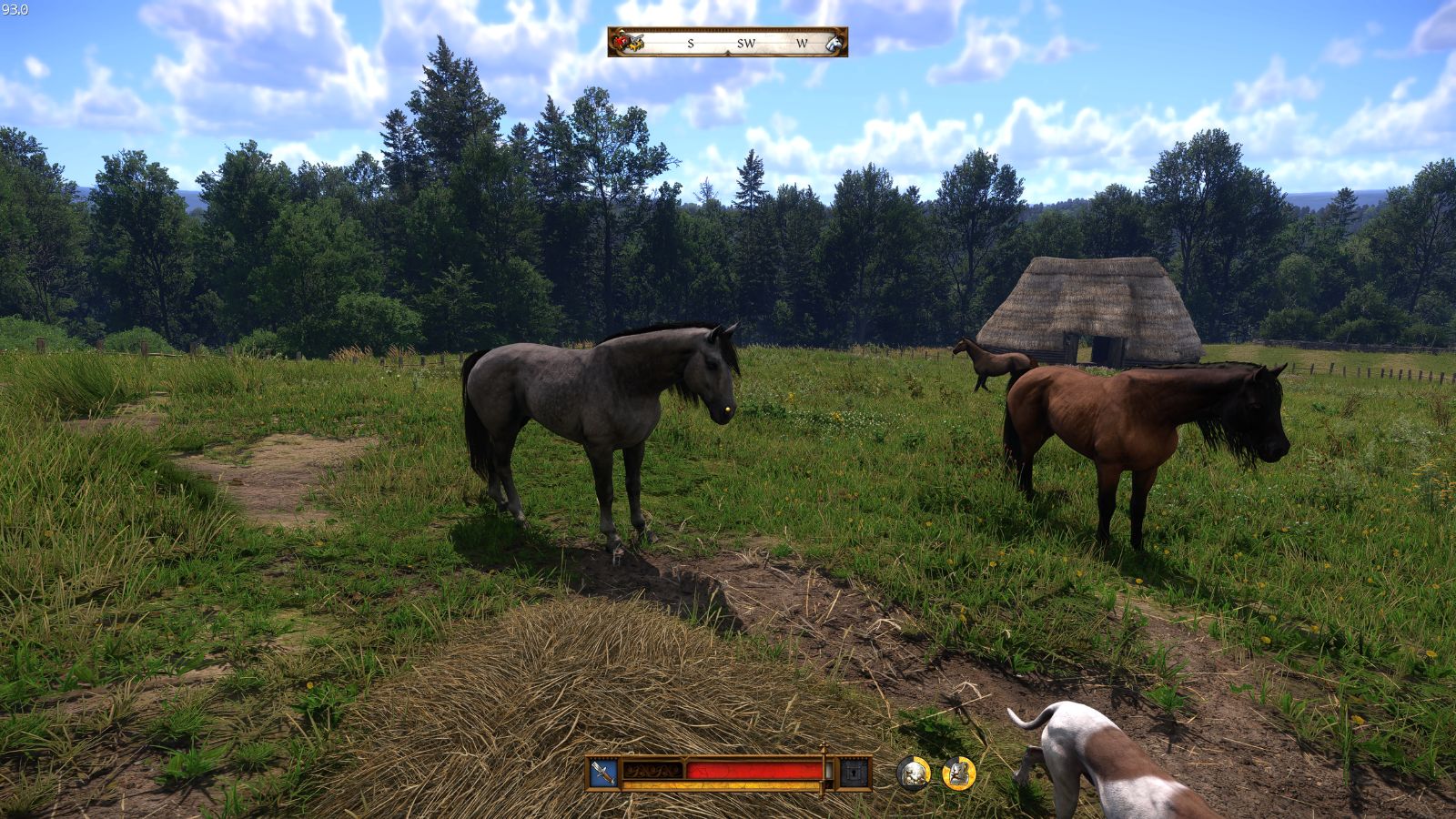Viewport: 1456px width, 819px height.
Task: Click the S direction on the compass
Action: pyautogui.click(x=691, y=42)
